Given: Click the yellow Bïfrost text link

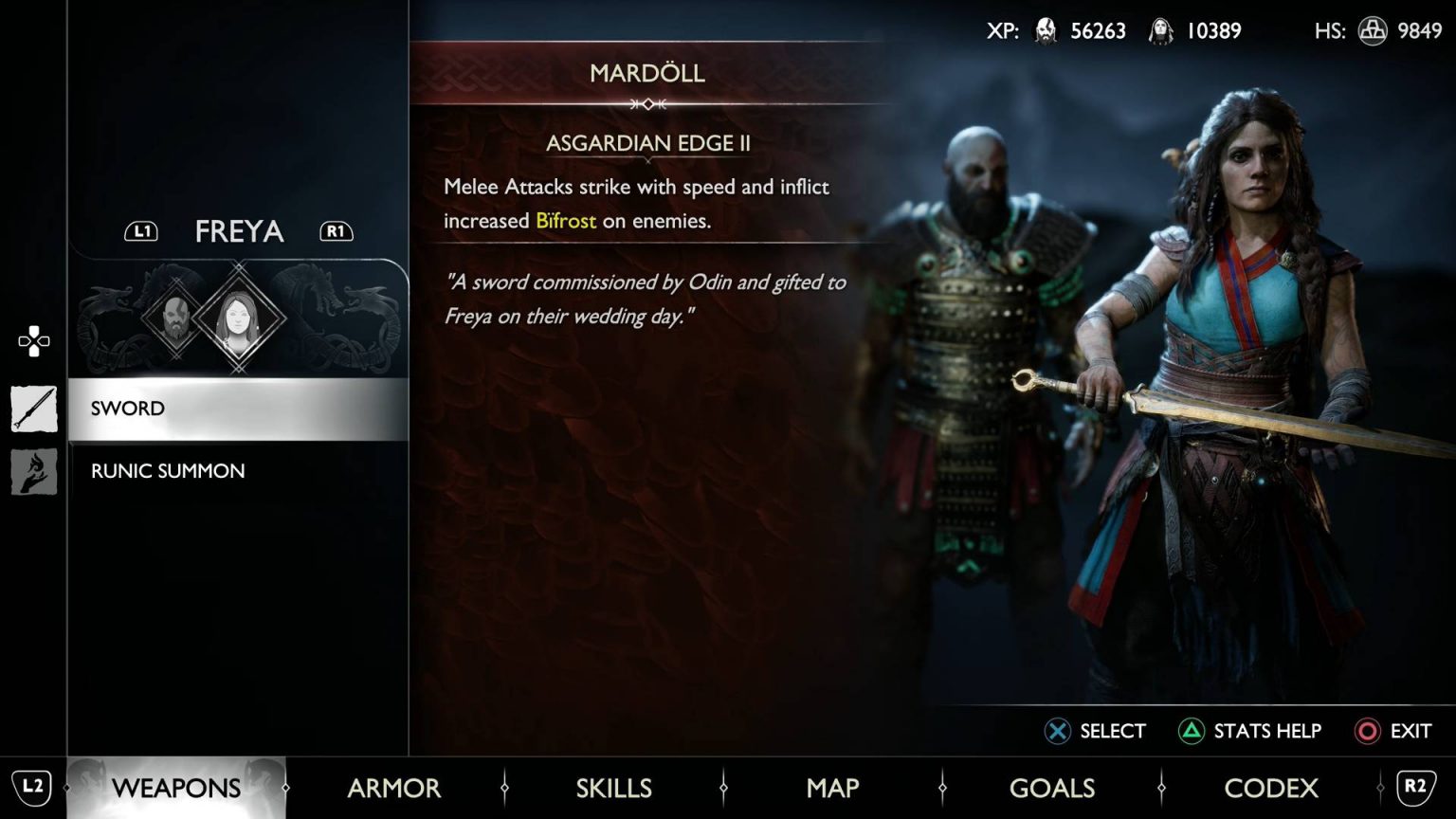Looking at the screenshot, I should [x=566, y=221].
